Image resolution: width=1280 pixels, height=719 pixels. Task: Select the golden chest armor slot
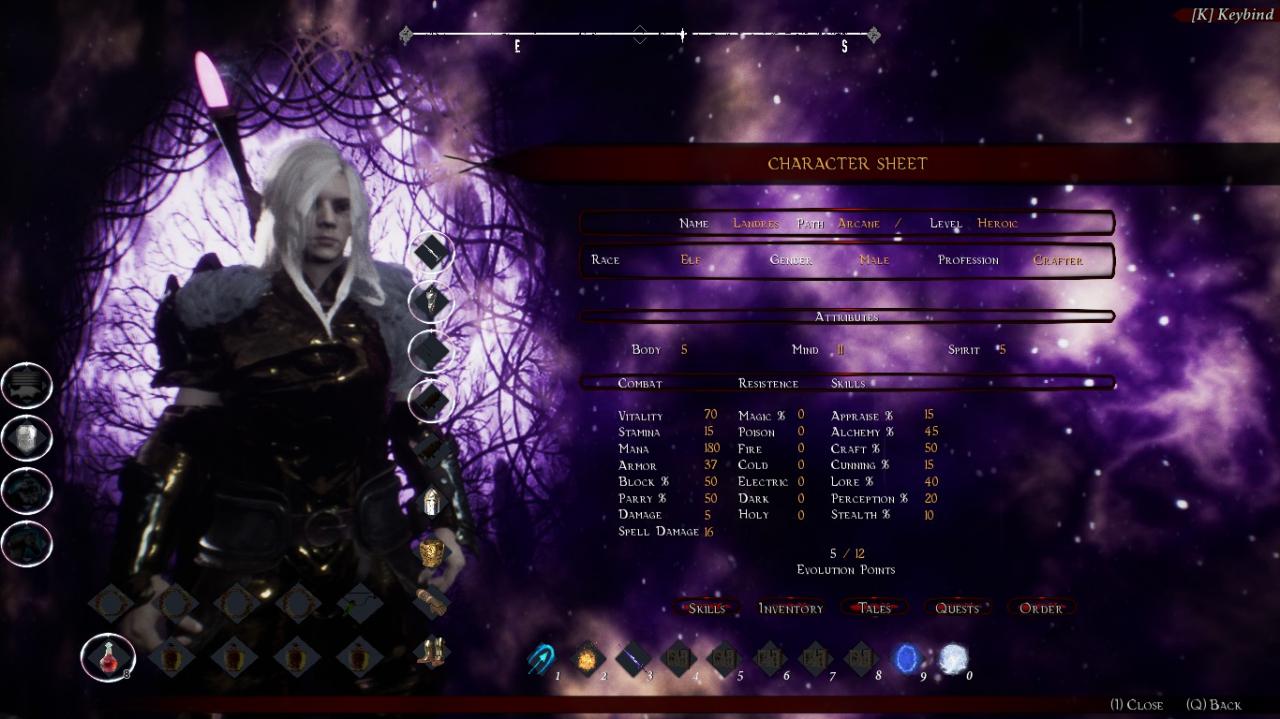(431, 552)
